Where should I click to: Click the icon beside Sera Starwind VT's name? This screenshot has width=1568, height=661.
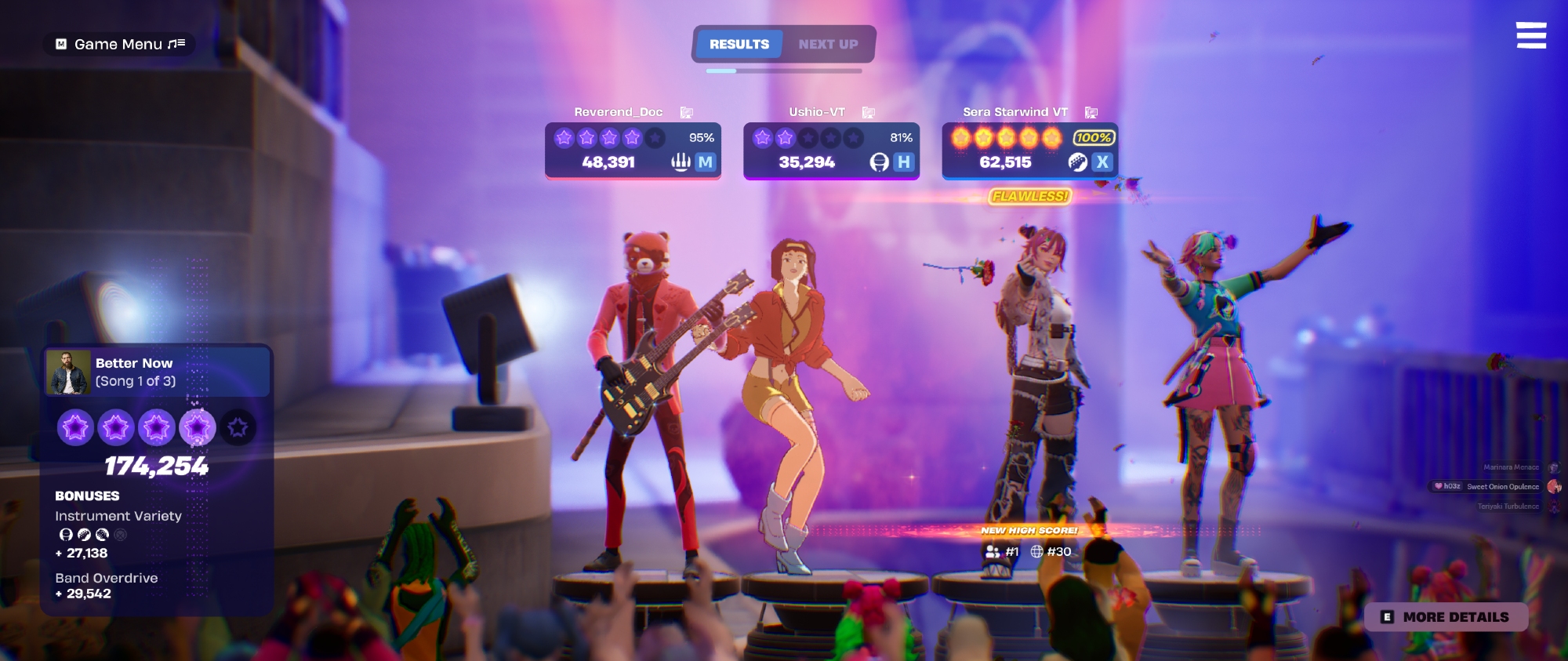tap(1091, 113)
